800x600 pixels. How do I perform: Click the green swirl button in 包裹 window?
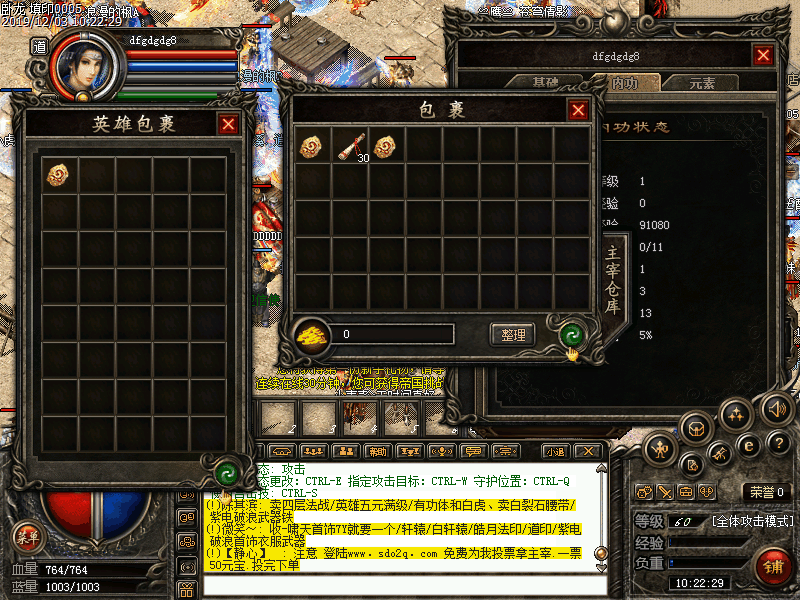coord(572,334)
